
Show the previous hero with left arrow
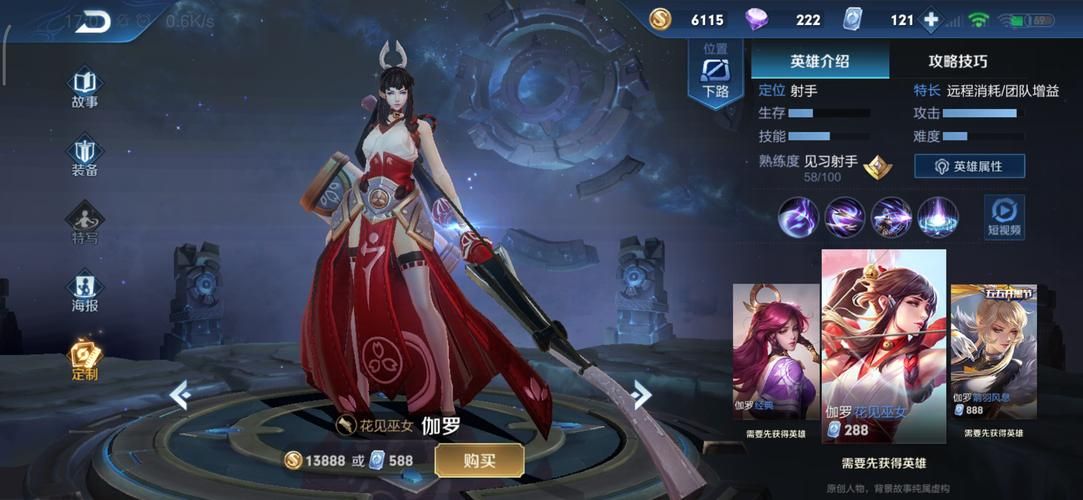[180, 395]
